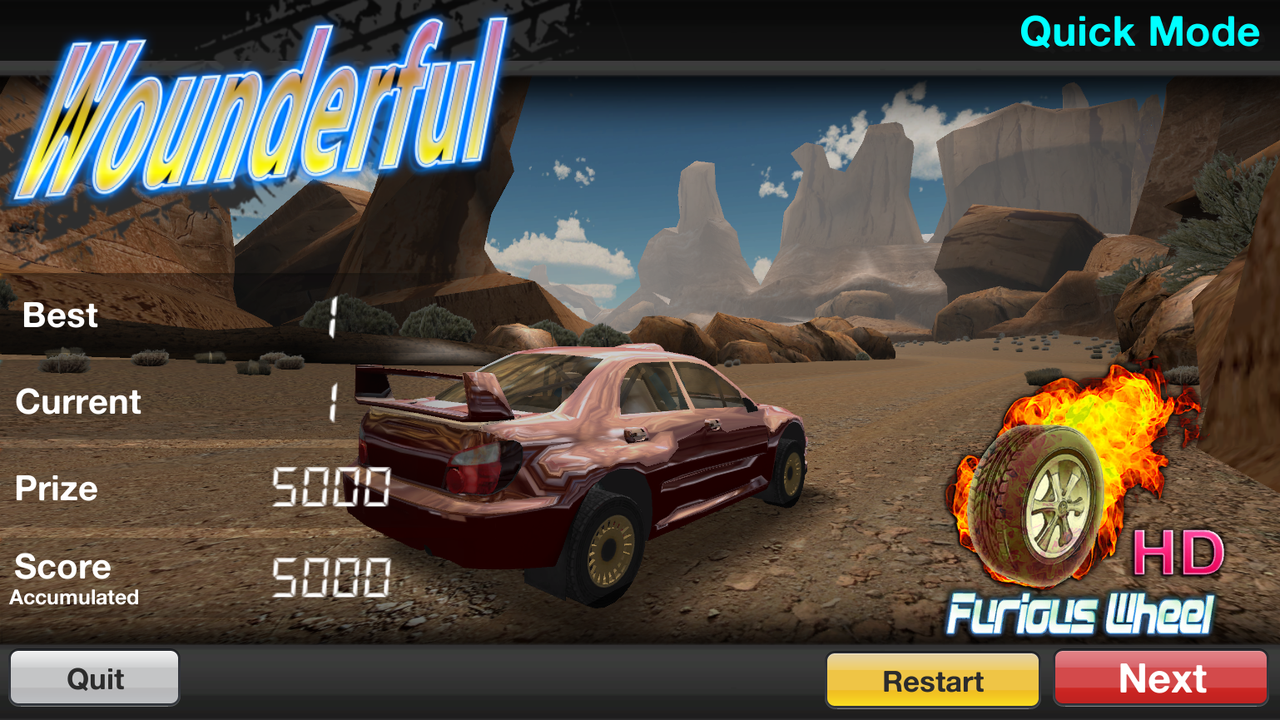Click the Quick Mode label
This screenshot has height=720, width=1280.
tap(1140, 32)
